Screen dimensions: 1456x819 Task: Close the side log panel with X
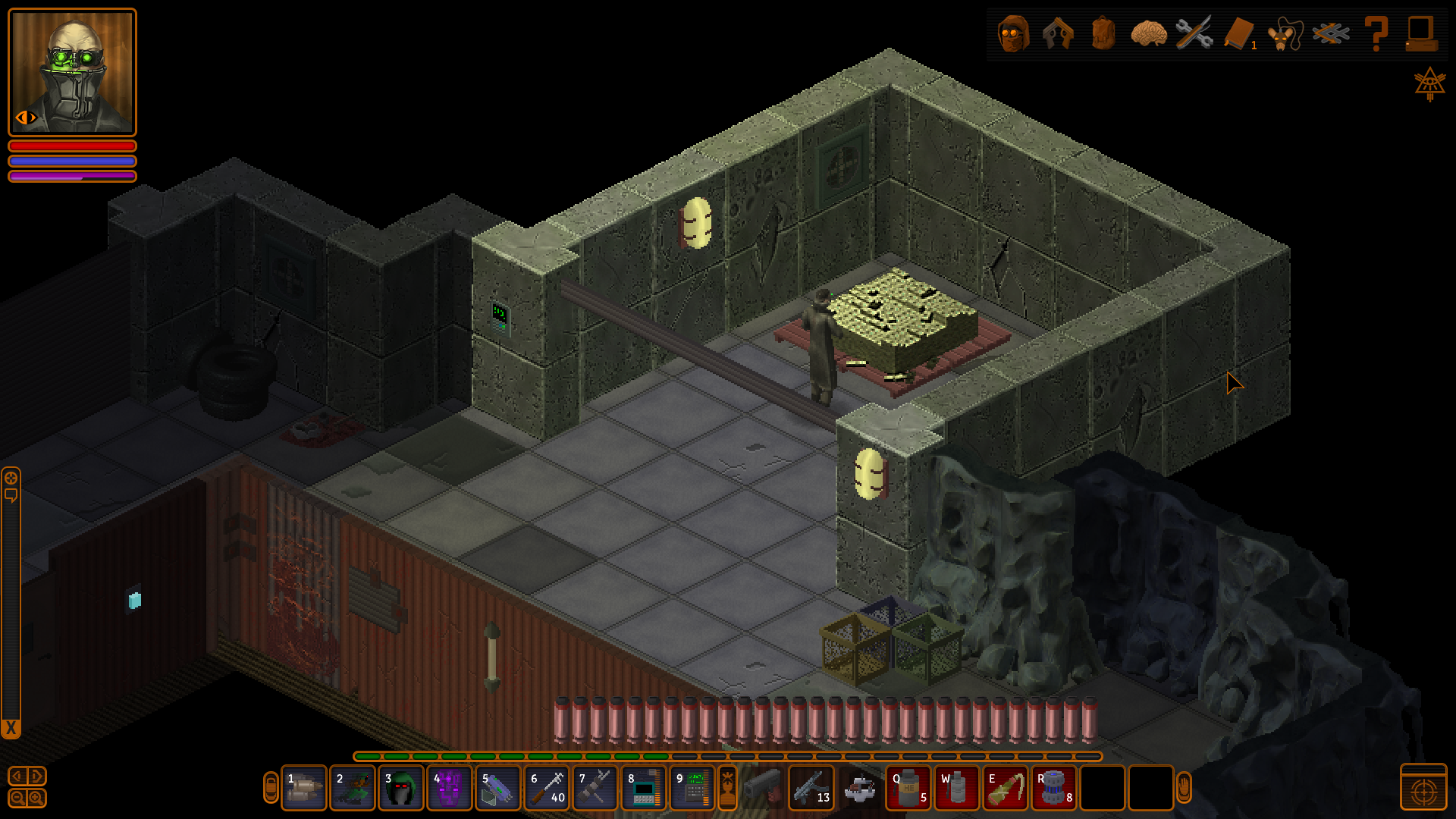tap(11, 729)
